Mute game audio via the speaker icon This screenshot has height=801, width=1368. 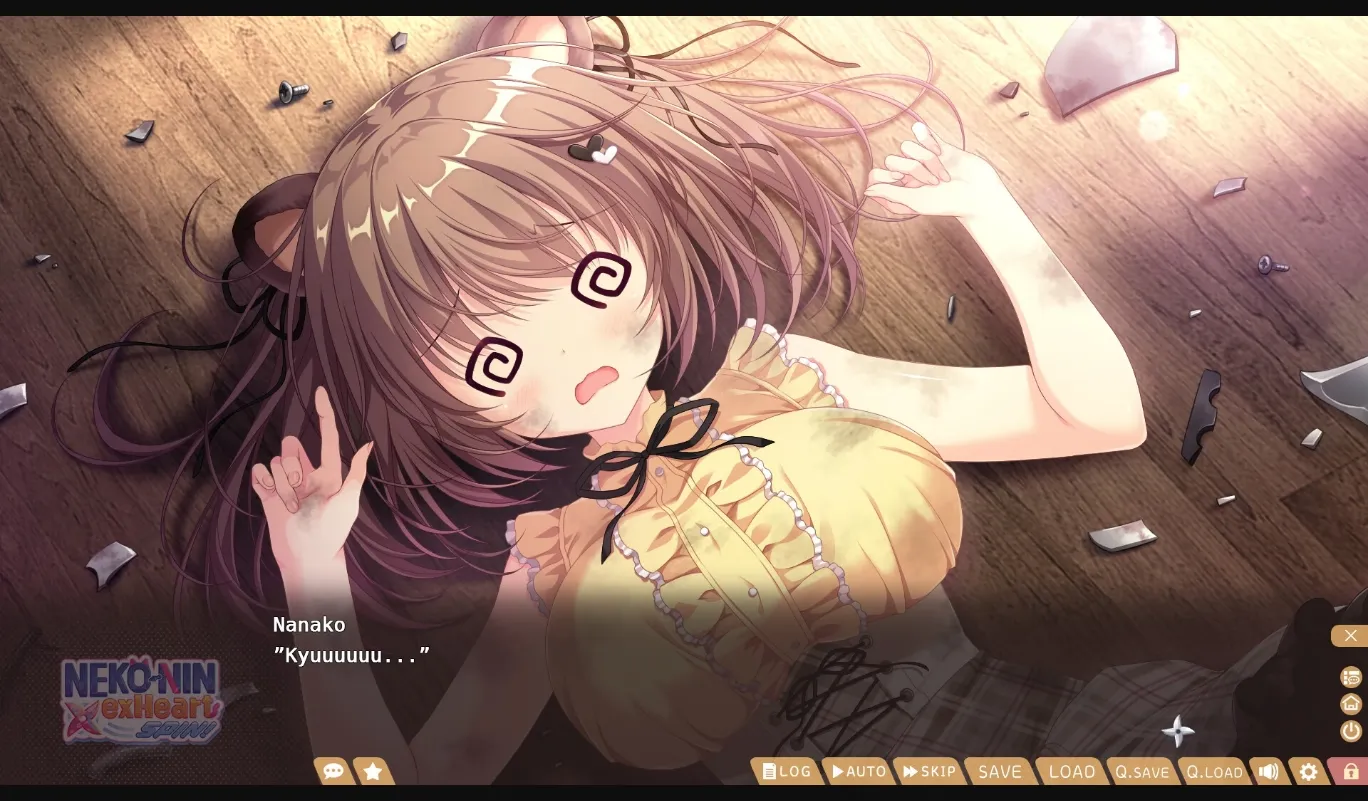coord(1268,771)
